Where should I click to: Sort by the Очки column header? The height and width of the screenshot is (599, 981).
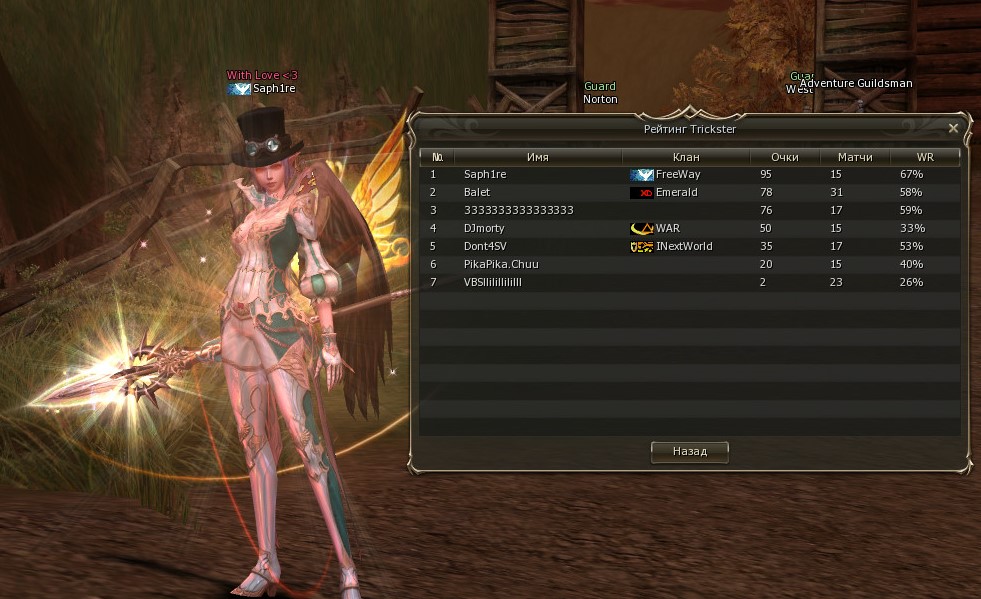click(x=785, y=157)
